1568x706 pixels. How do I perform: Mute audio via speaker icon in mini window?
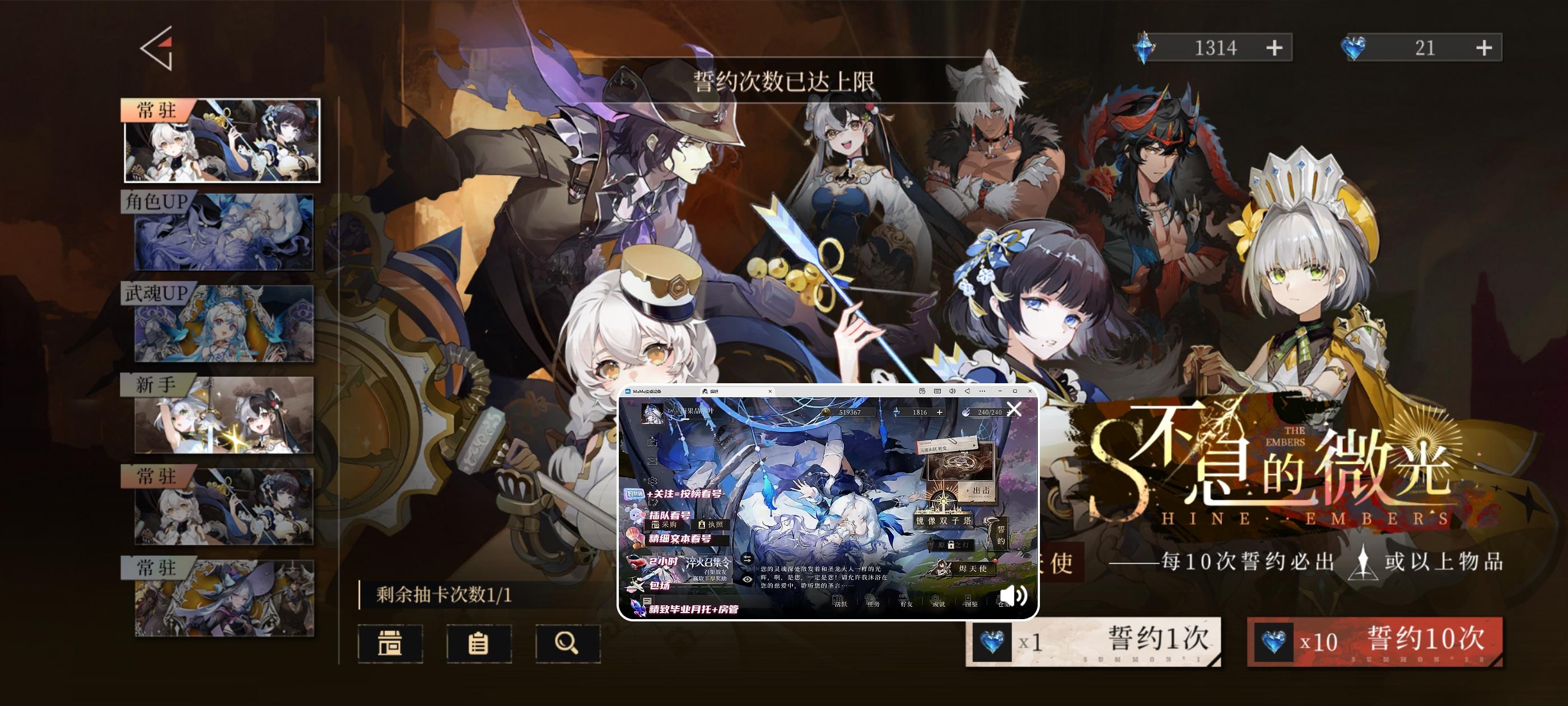(1014, 597)
